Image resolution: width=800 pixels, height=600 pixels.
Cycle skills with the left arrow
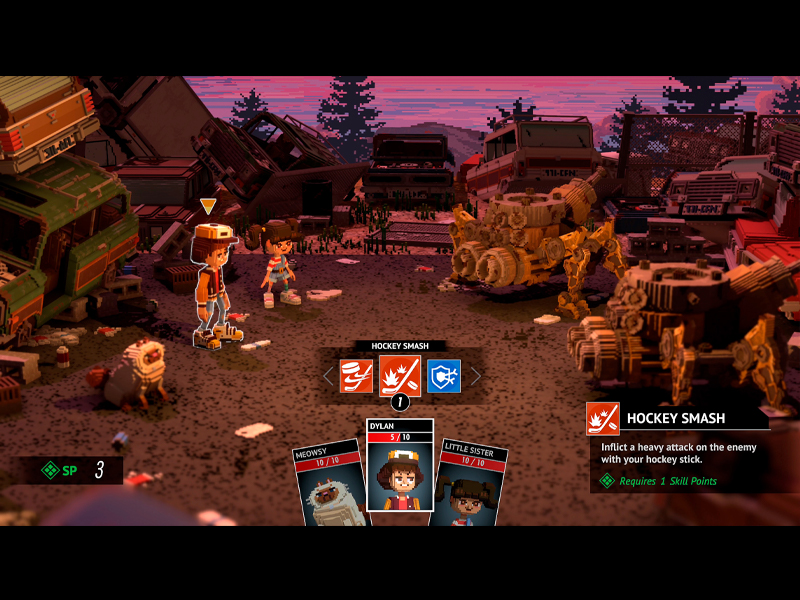click(x=327, y=376)
